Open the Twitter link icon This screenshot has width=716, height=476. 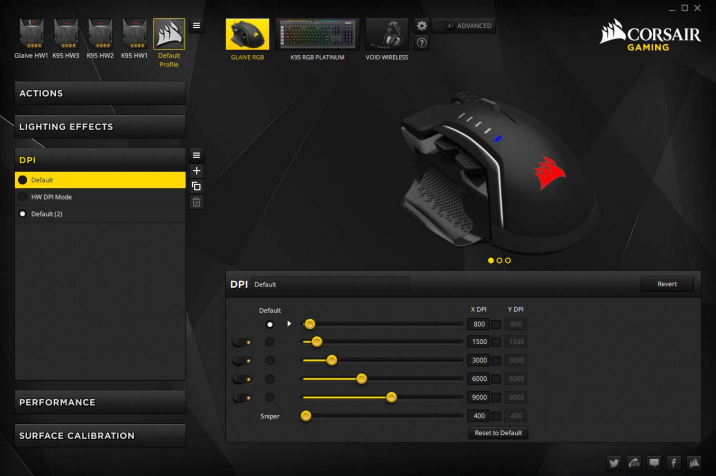pyautogui.click(x=612, y=463)
